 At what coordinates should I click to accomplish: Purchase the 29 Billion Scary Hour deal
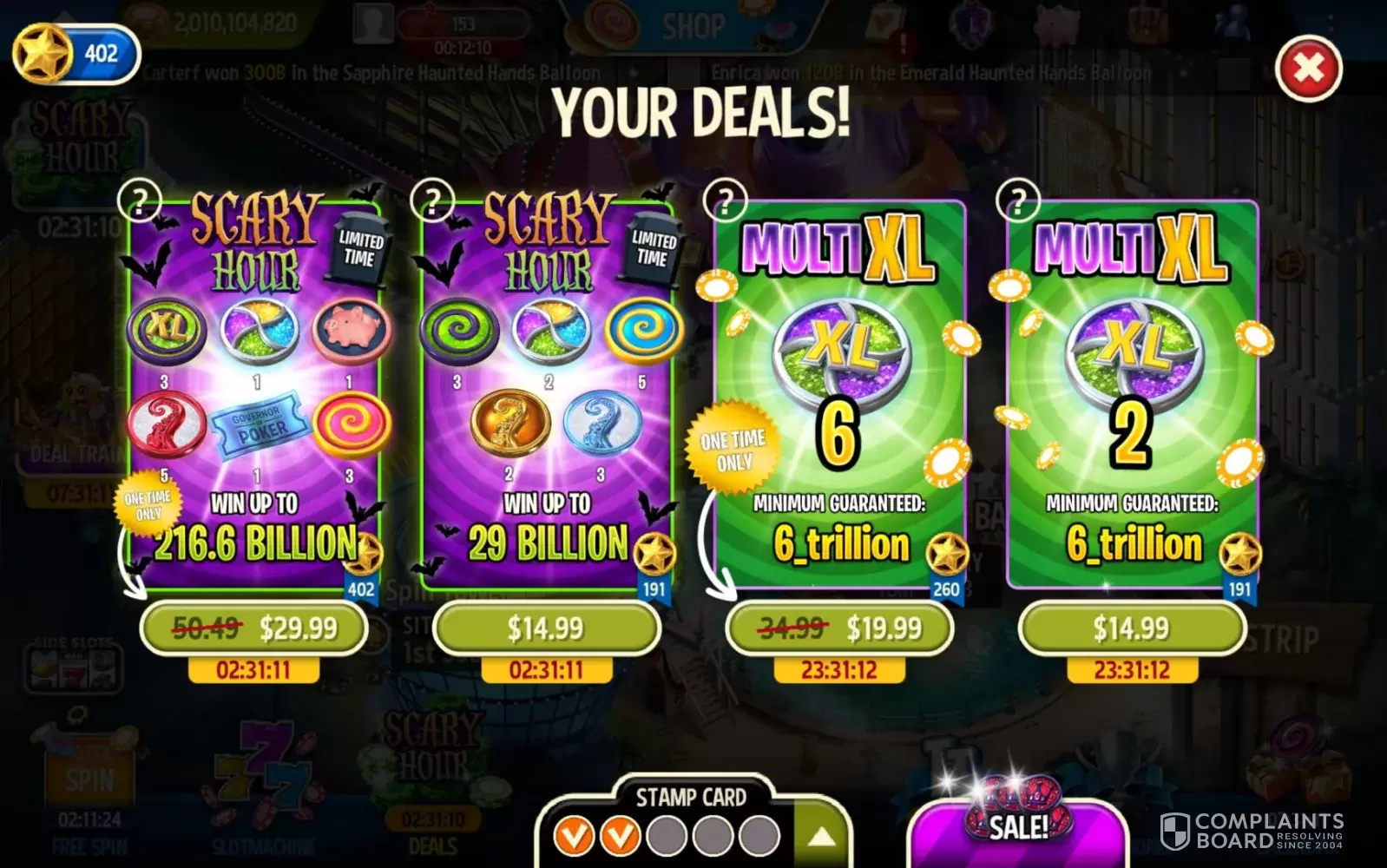[x=546, y=628]
